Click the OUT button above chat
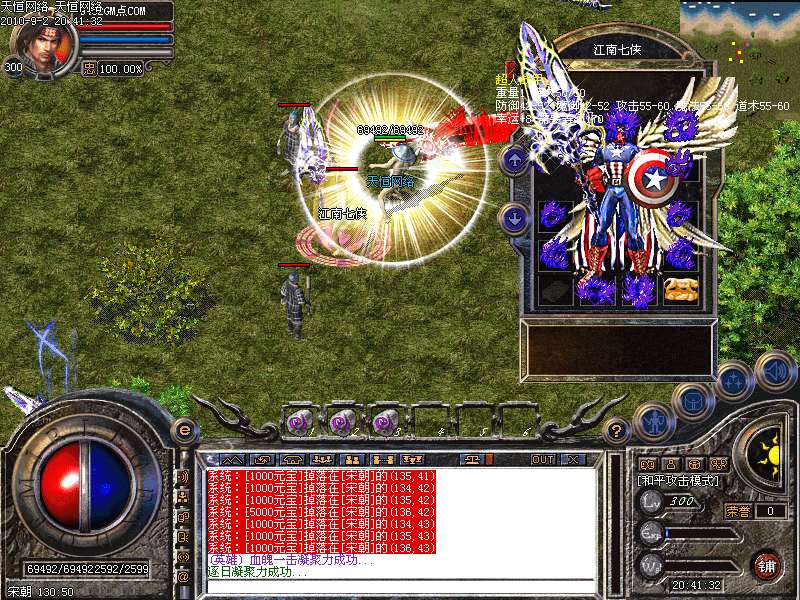Viewport: 800px width, 600px height. click(x=542, y=459)
